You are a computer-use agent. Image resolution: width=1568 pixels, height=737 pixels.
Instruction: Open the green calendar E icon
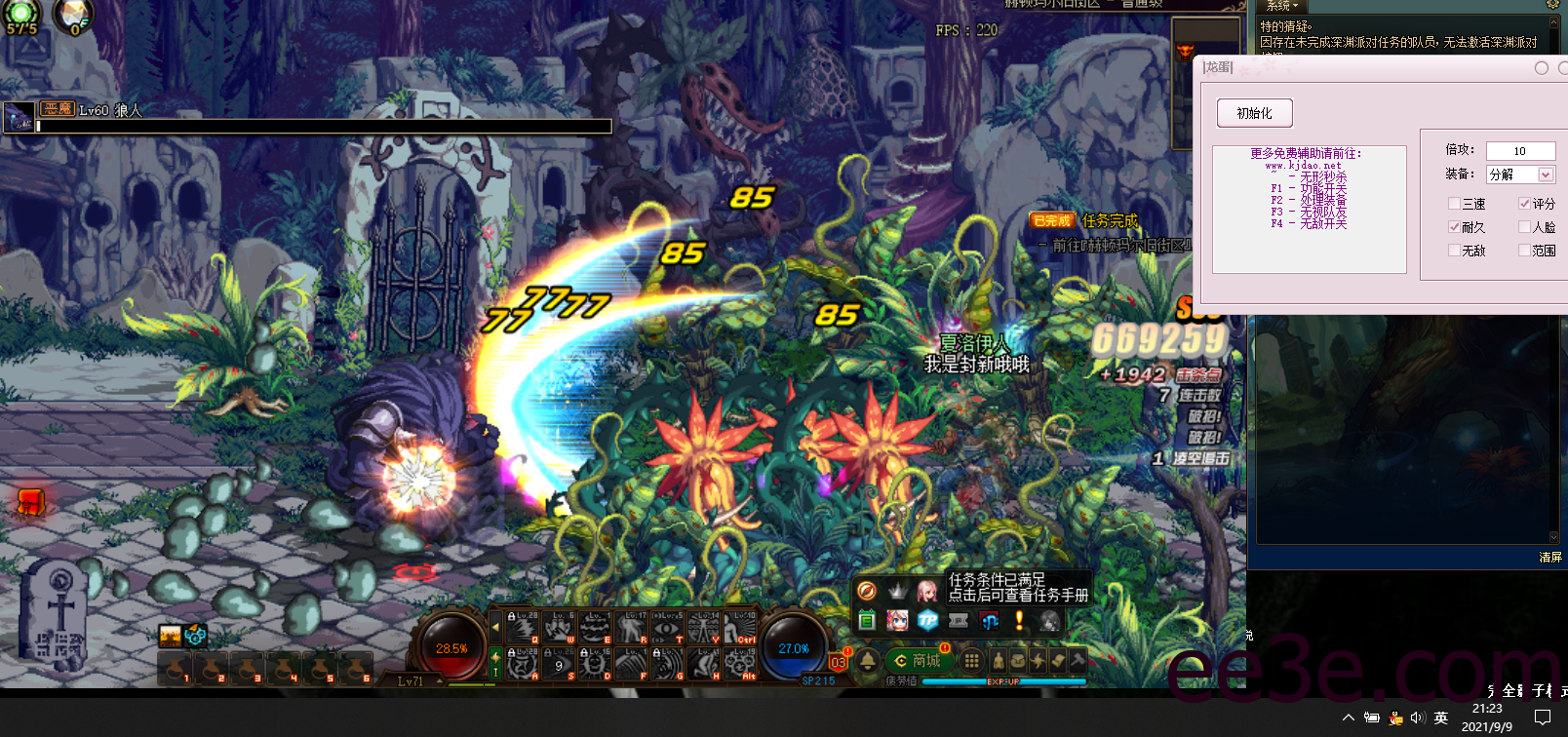(x=866, y=620)
